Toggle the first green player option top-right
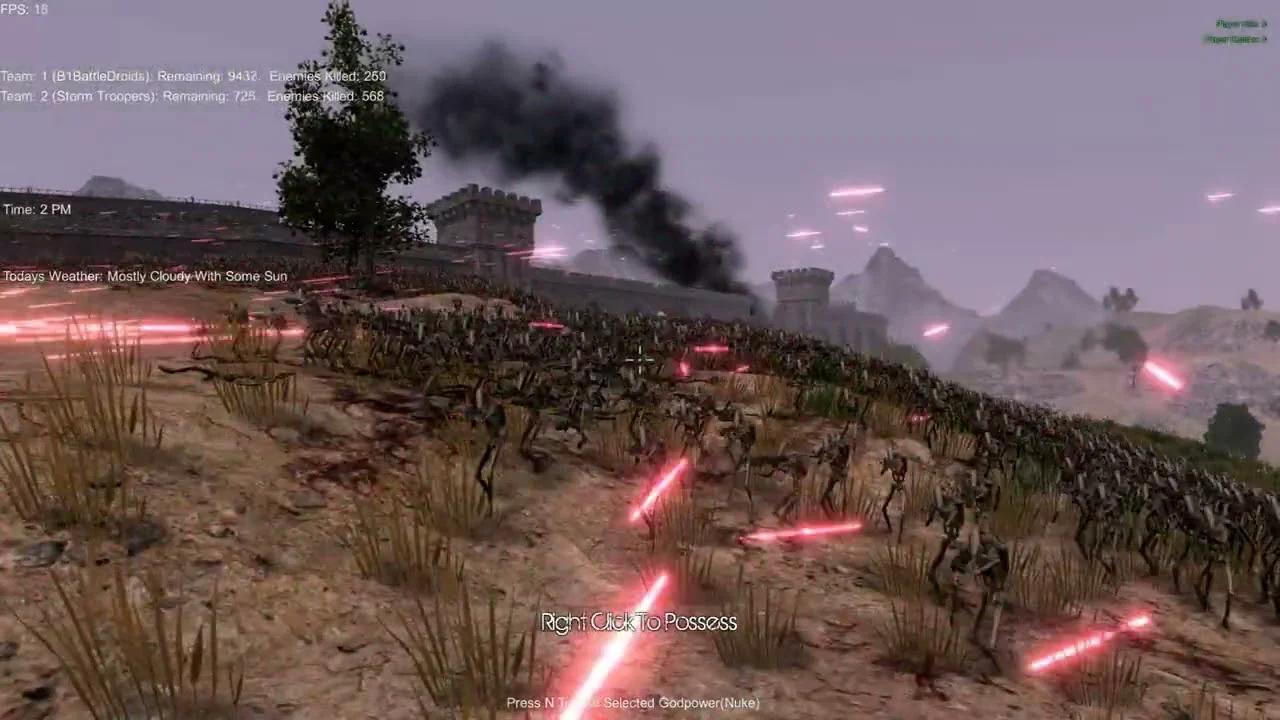The image size is (1280, 720). click(1238, 22)
